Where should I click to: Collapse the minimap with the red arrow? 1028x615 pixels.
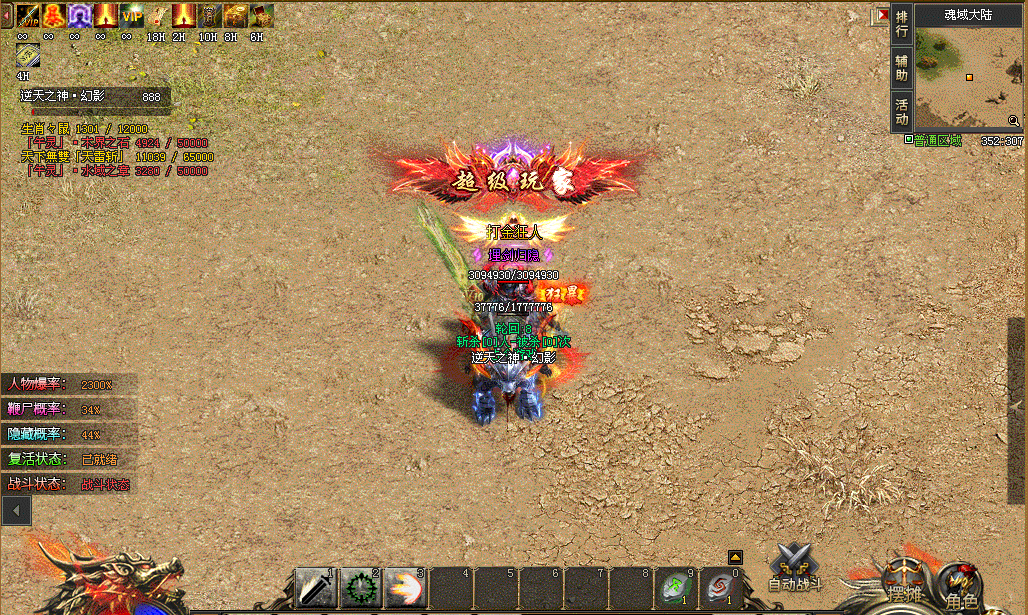881,16
